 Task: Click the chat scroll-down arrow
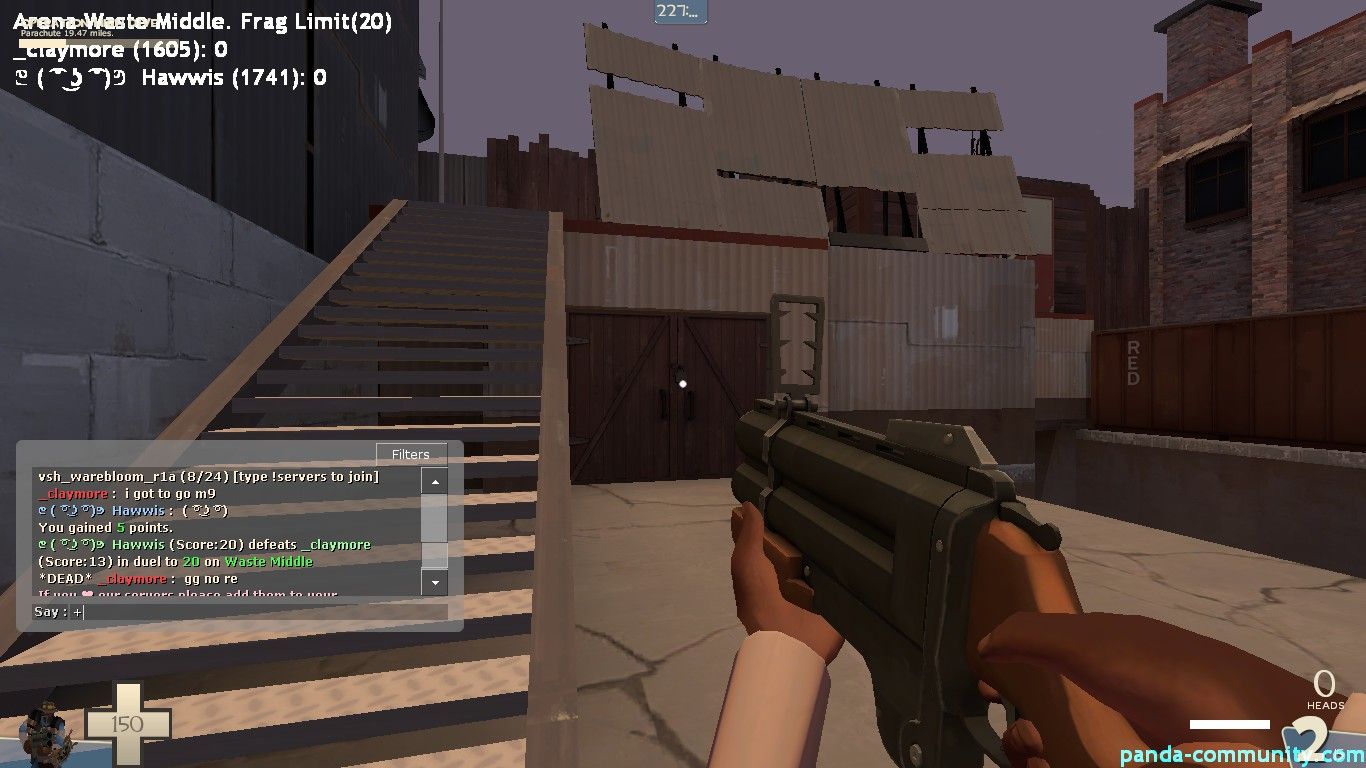434,581
